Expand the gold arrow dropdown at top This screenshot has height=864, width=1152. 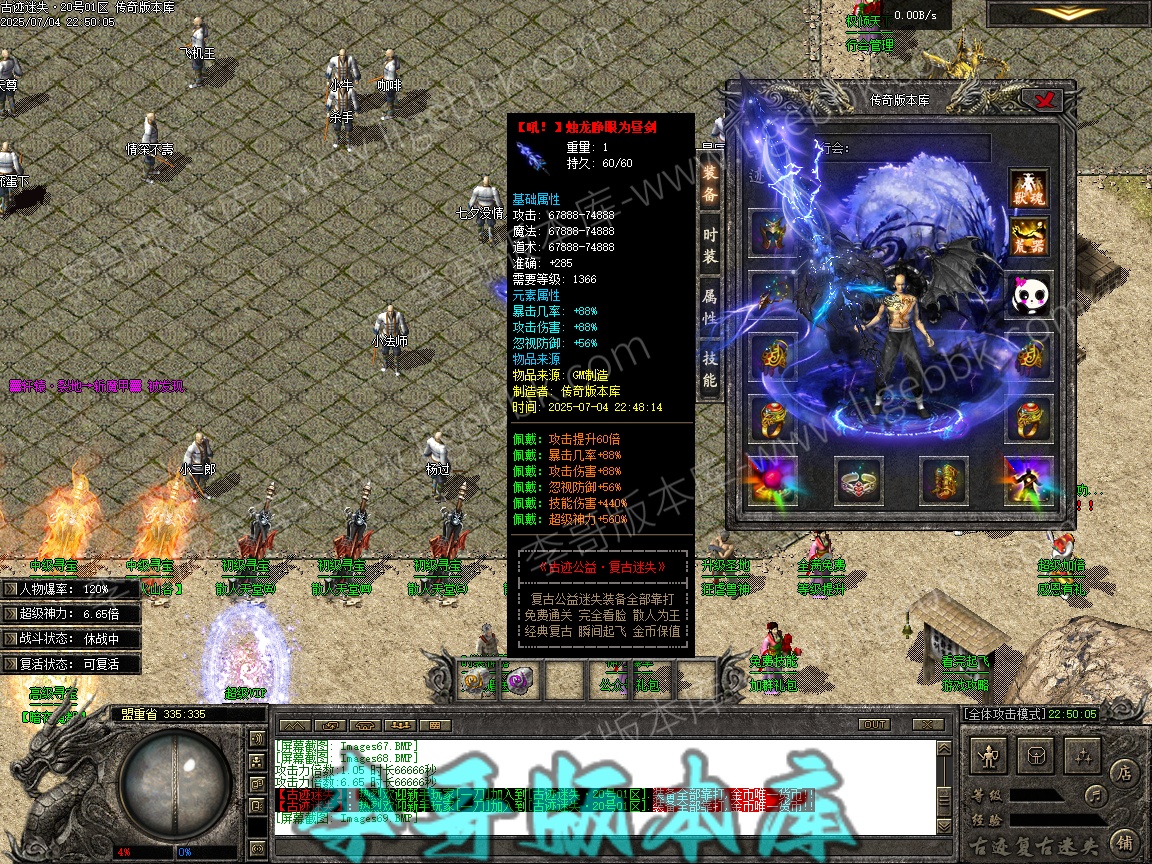pos(1064,13)
